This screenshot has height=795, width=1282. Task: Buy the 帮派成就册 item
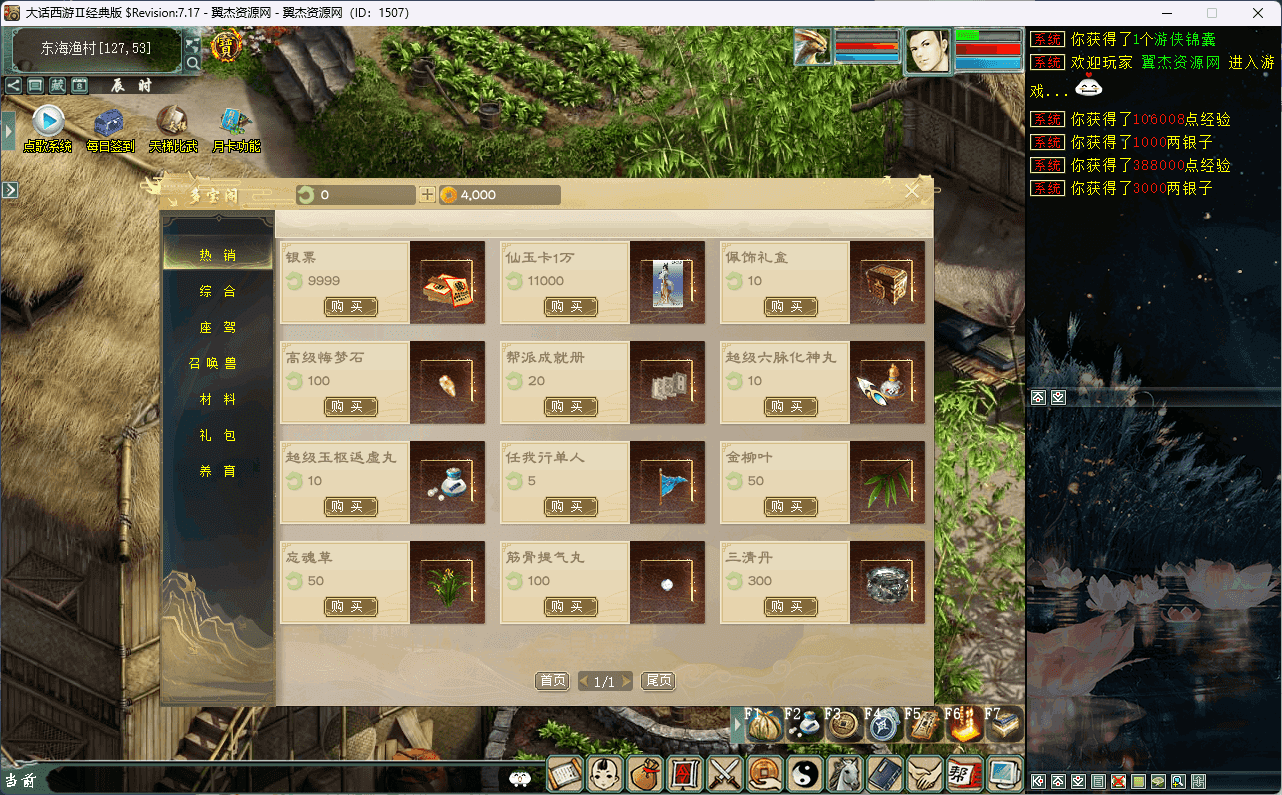click(x=571, y=407)
